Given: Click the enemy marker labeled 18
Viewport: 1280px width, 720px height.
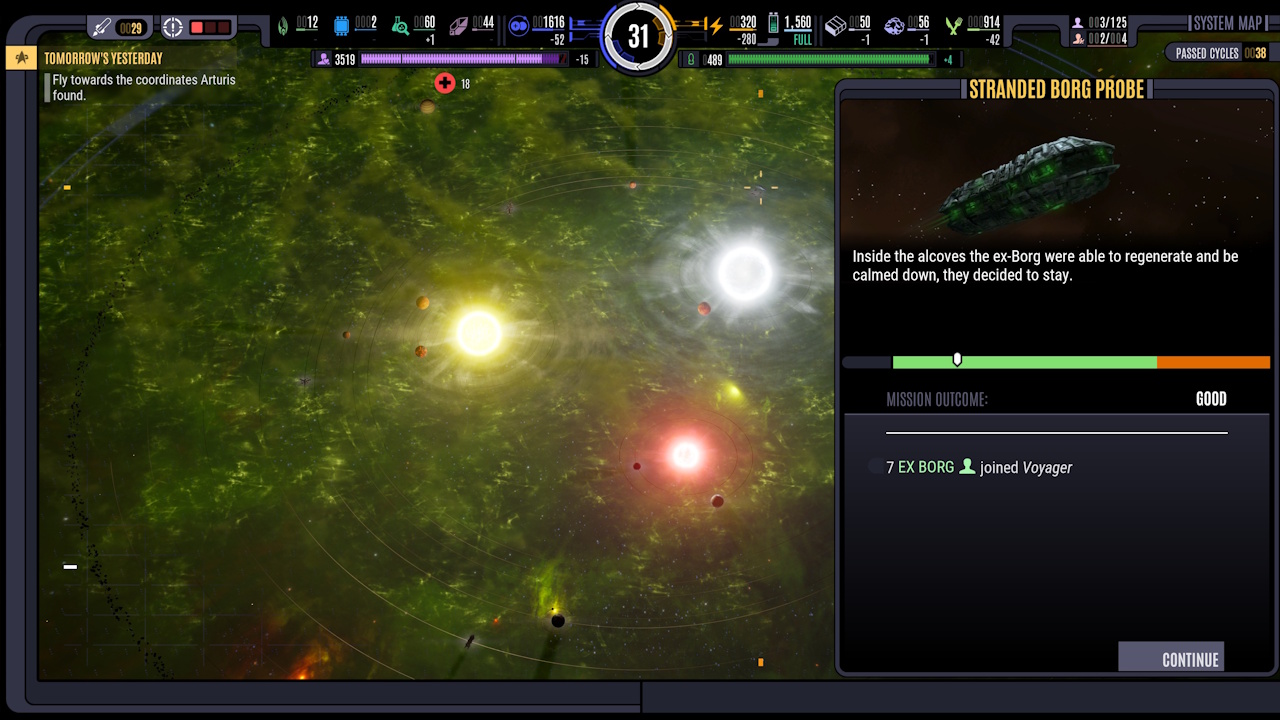Looking at the screenshot, I should 445,83.
